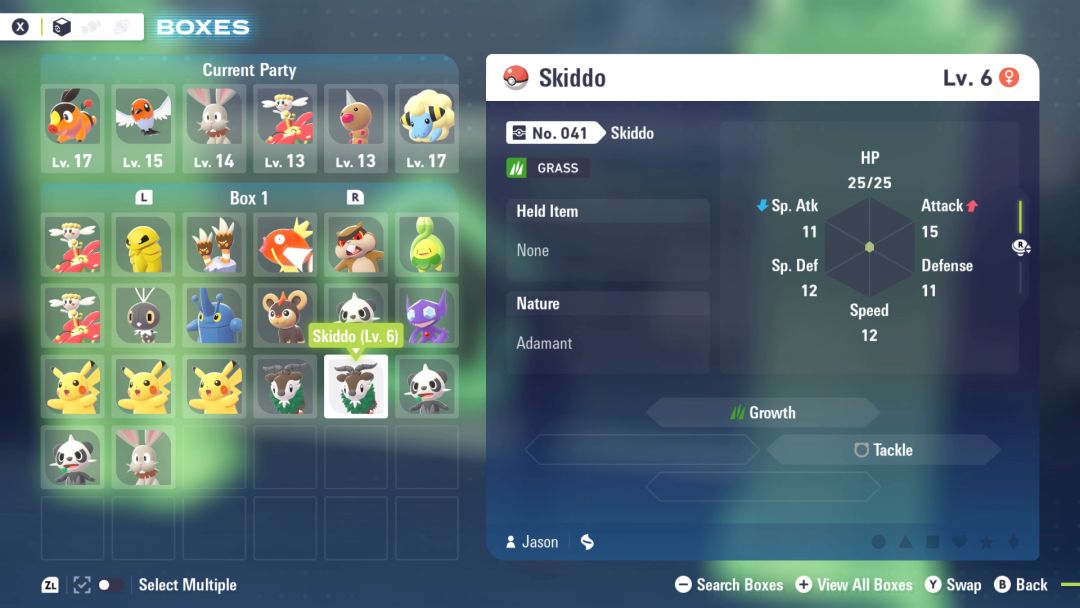The image size is (1080, 608).
Task: Pick the purple Sableye slot
Action: (x=426, y=315)
